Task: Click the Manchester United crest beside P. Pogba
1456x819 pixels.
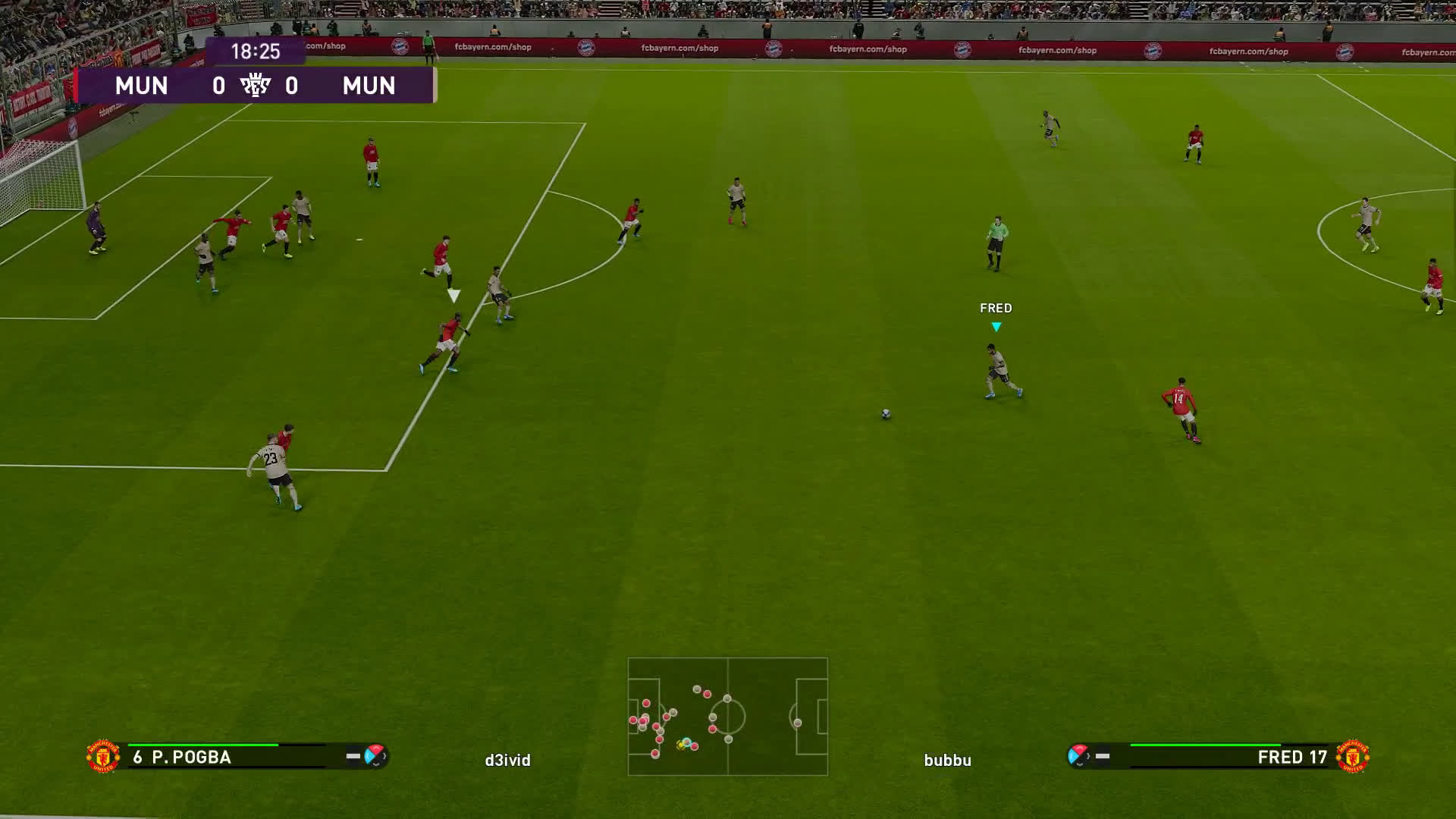Action: (x=103, y=756)
